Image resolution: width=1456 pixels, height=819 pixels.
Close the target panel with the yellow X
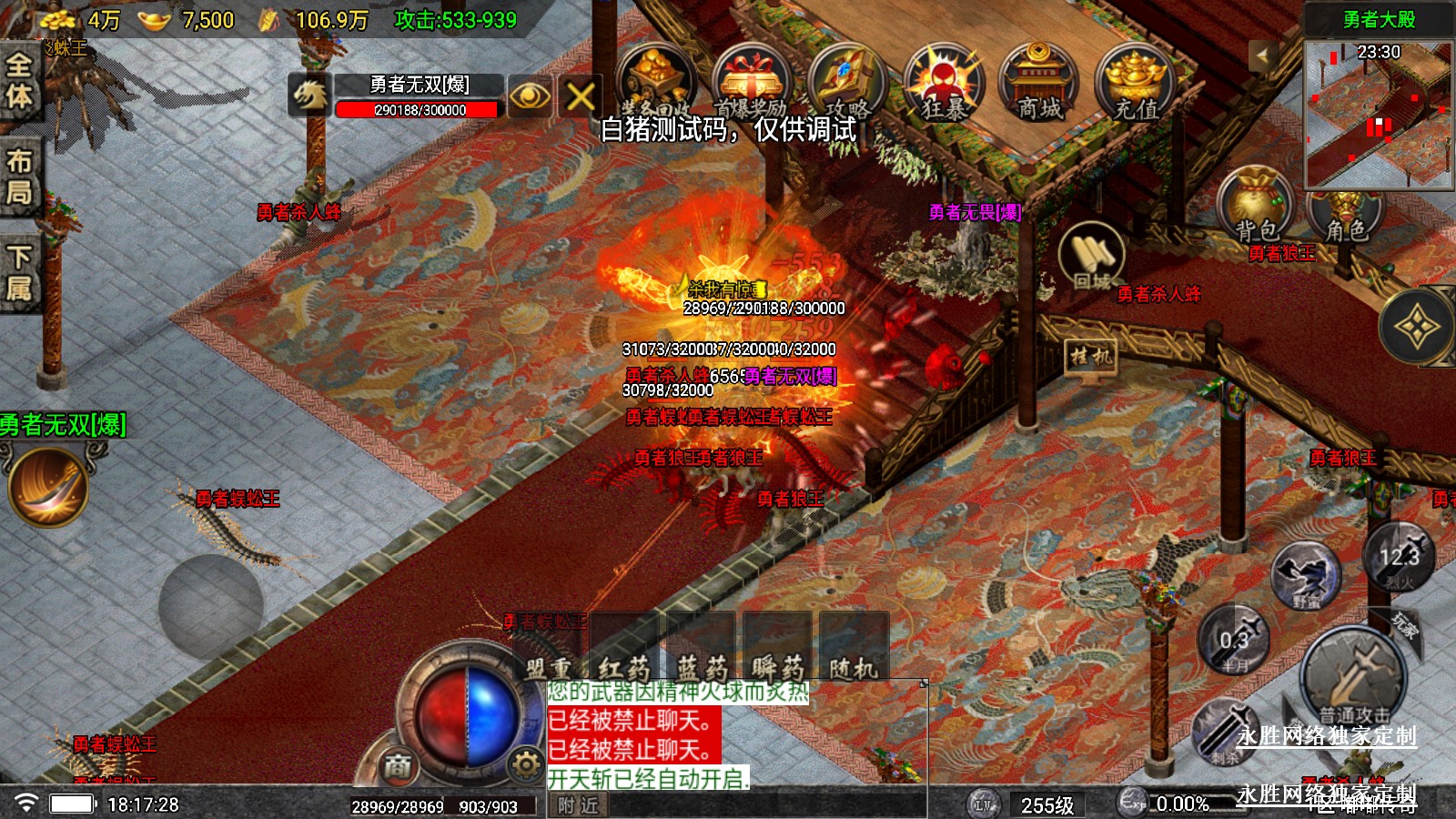pos(581,96)
